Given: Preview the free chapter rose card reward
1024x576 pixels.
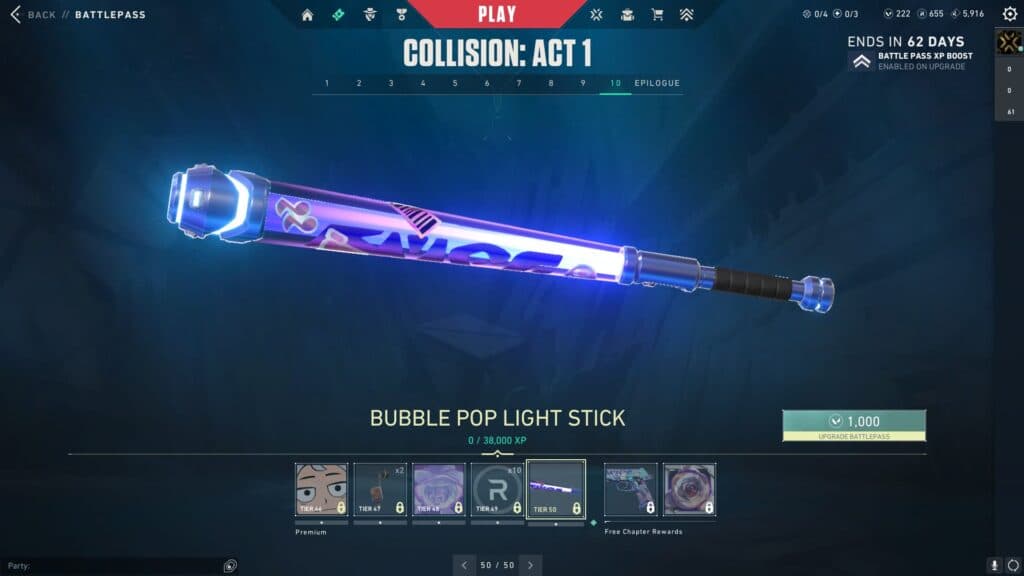Looking at the screenshot, I should [689, 489].
